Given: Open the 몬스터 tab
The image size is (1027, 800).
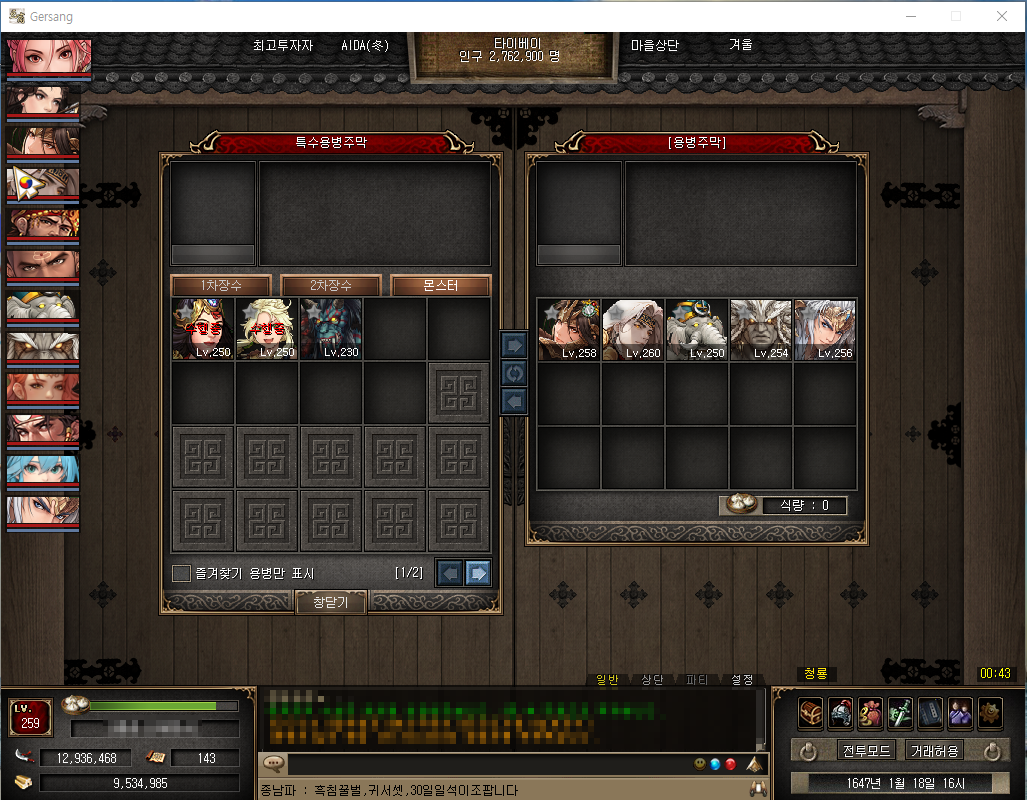Looking at the screenshot, I should tap(440, 285).
